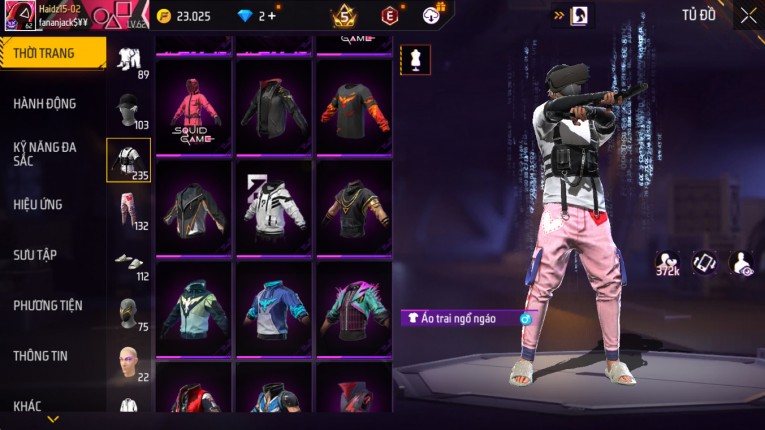The image size is (765, 430).
Task: Add diamonds with the plus button
Action: (x=272, y=16)
